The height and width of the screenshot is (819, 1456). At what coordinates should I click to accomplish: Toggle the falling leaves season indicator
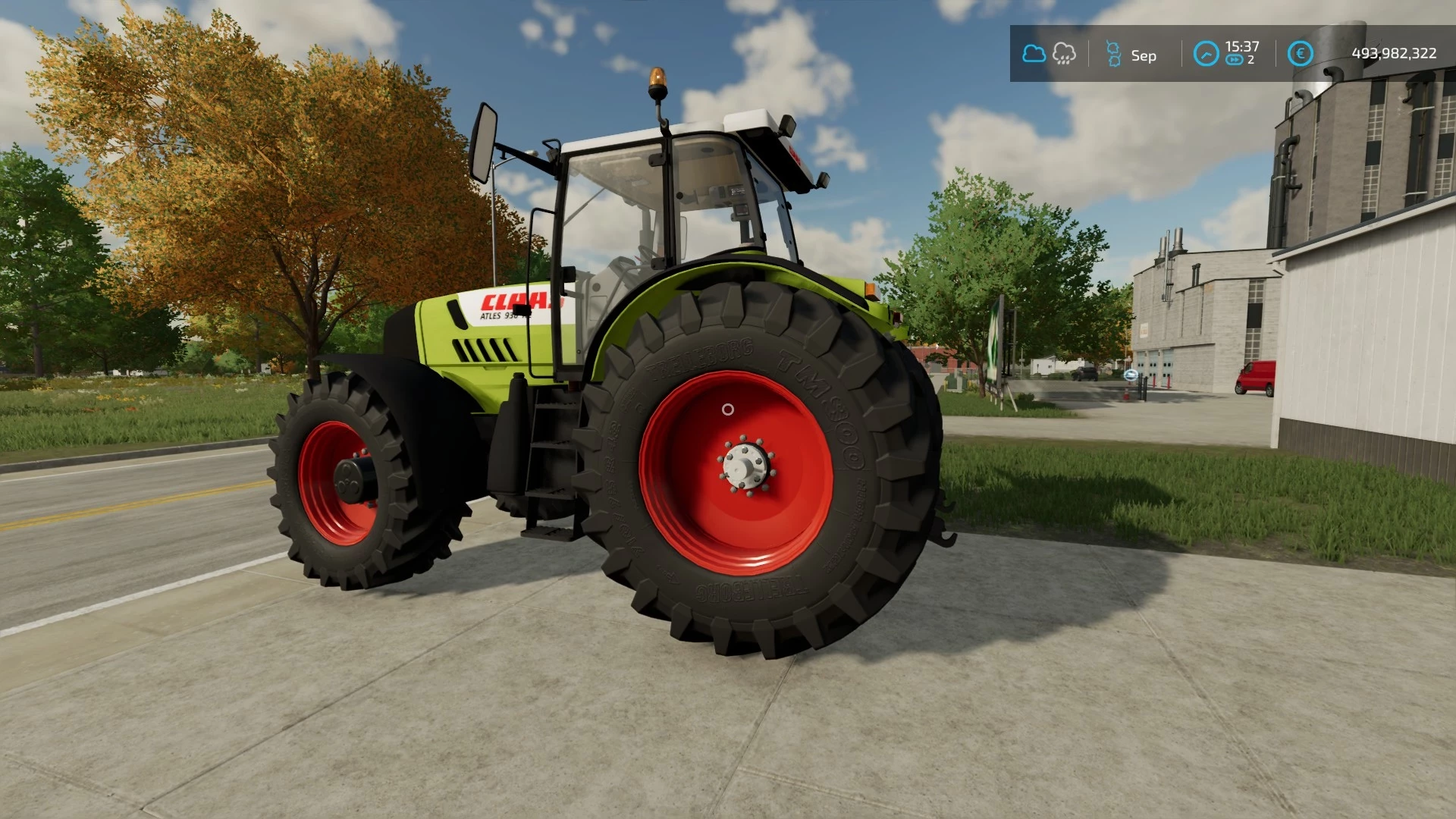click(1113, 54)
